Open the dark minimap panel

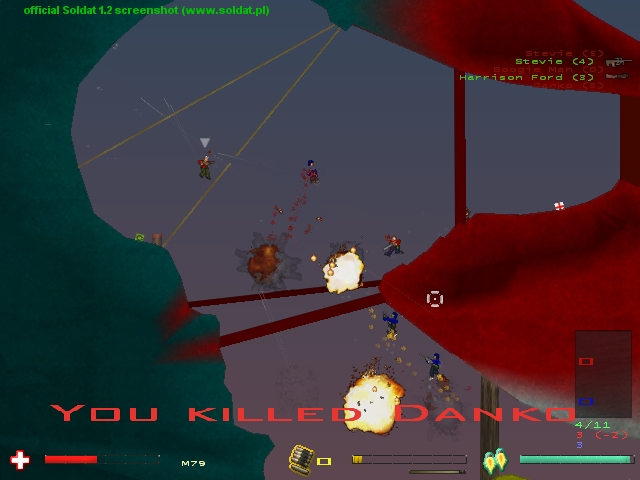(x=603, y=374)
